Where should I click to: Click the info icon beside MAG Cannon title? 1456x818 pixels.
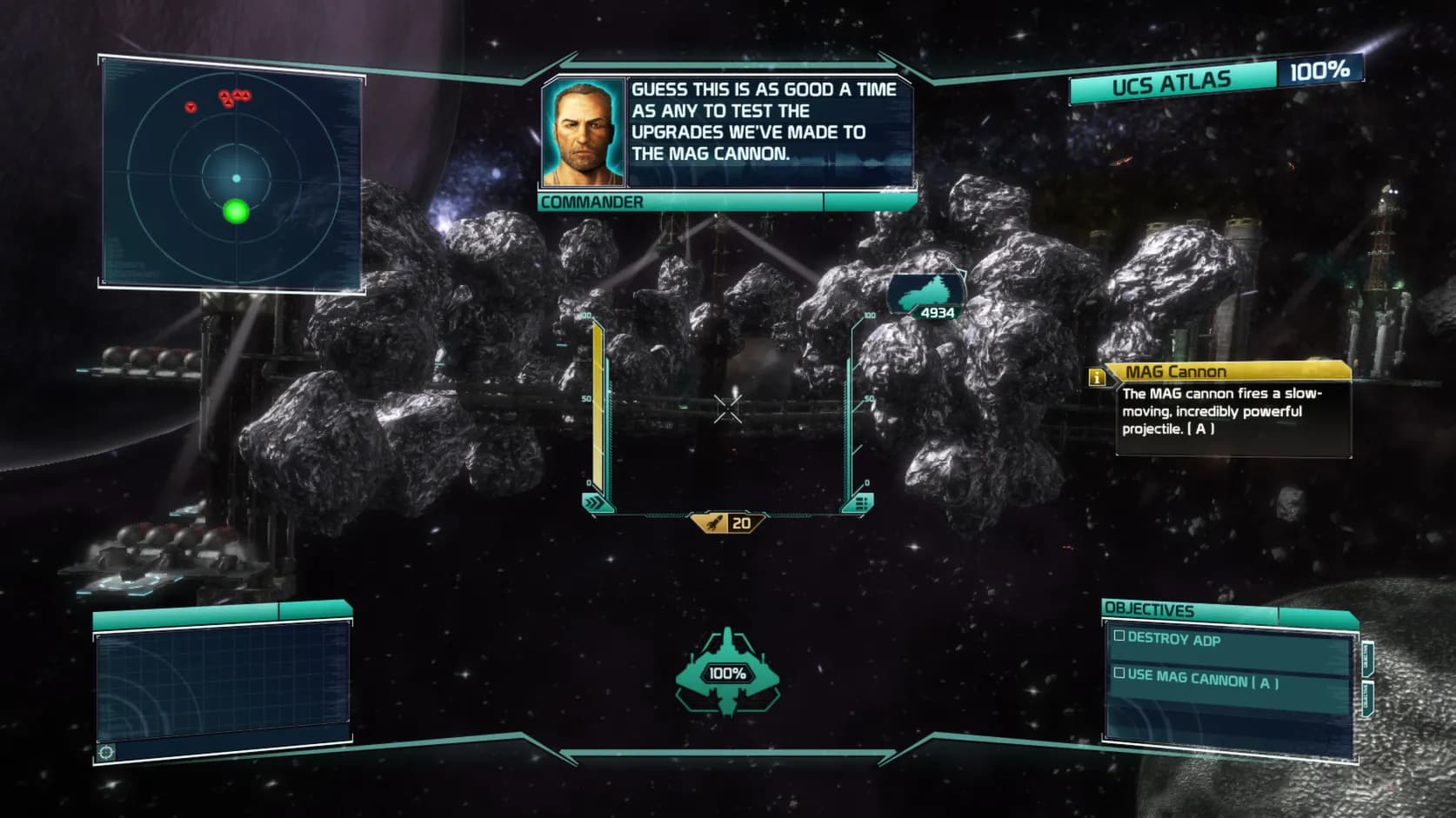pyautogui.click(x=1098, y=376)
